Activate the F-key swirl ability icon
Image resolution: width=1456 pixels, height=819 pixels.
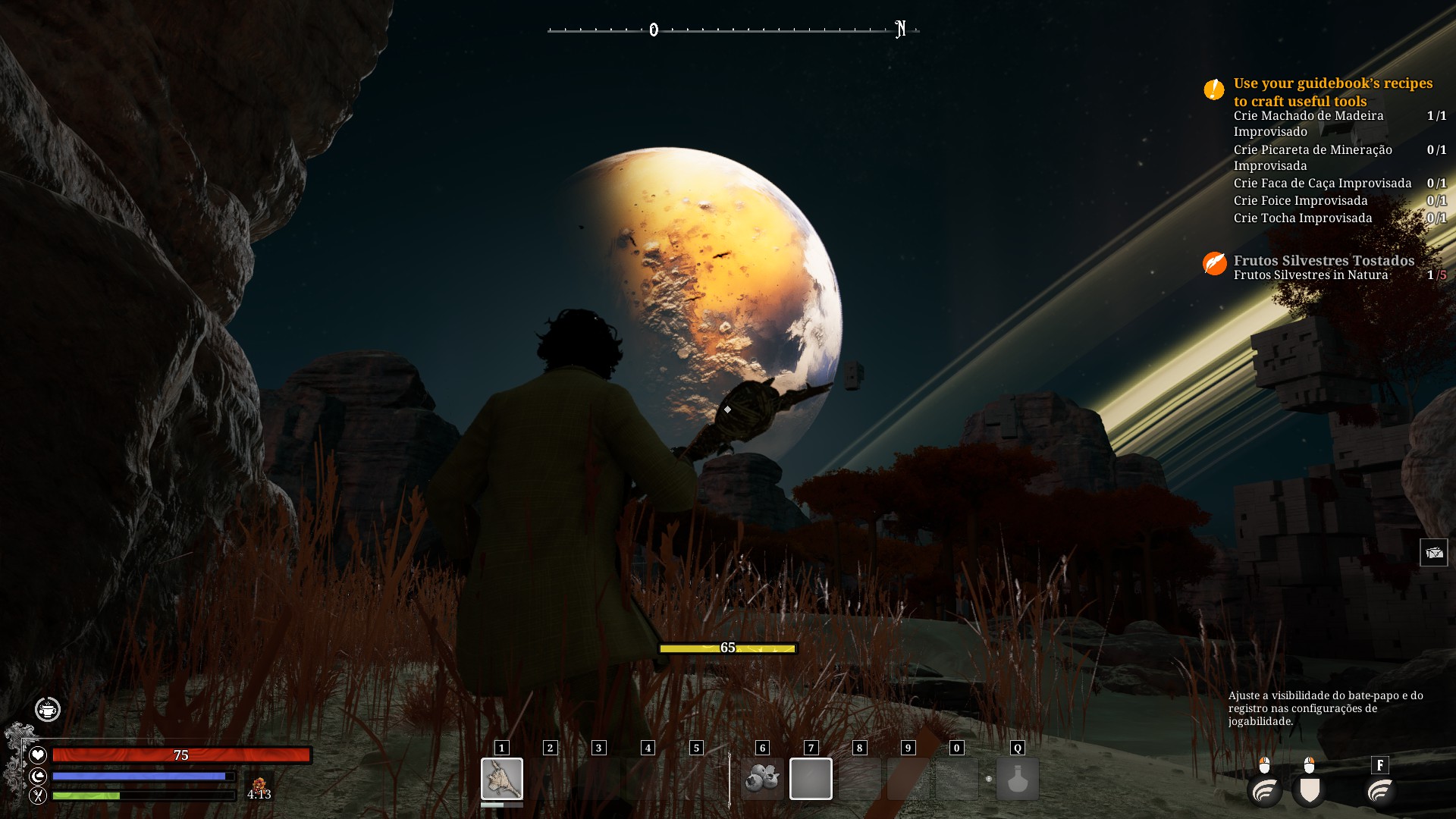(x=1380, y=791)
